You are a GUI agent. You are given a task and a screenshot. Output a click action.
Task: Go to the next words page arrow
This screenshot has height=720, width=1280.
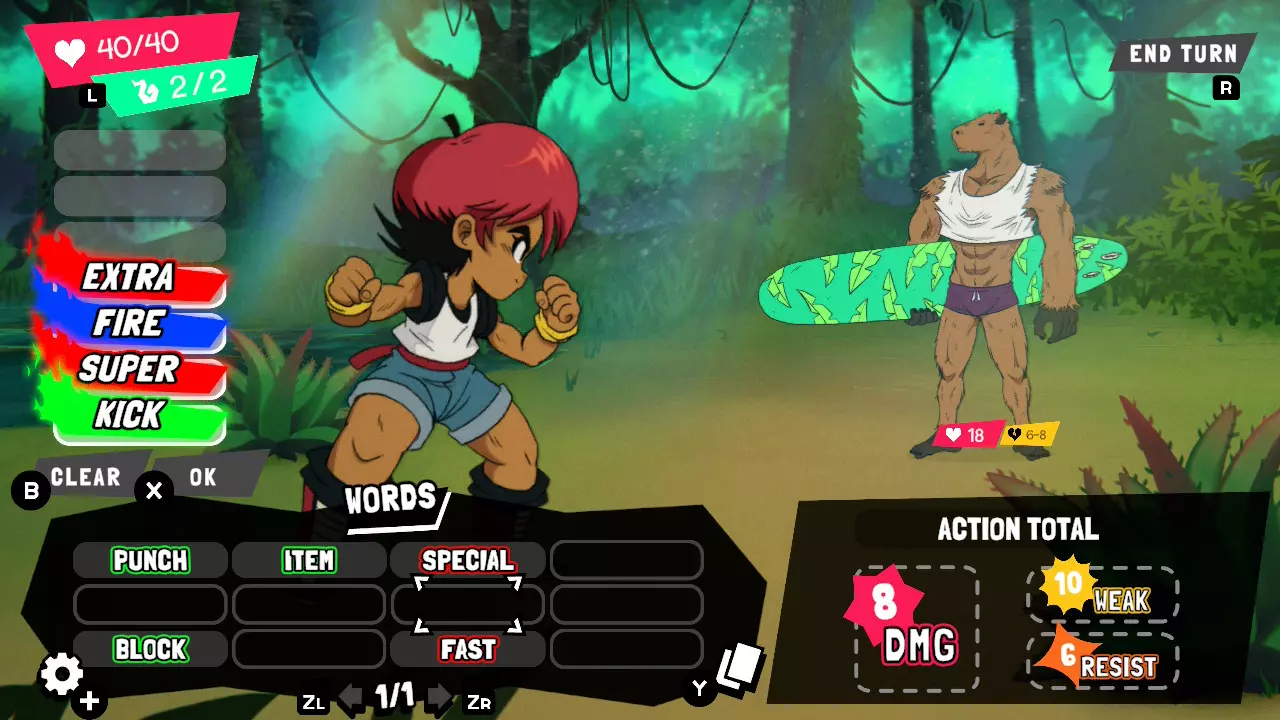tap(440, 697)
